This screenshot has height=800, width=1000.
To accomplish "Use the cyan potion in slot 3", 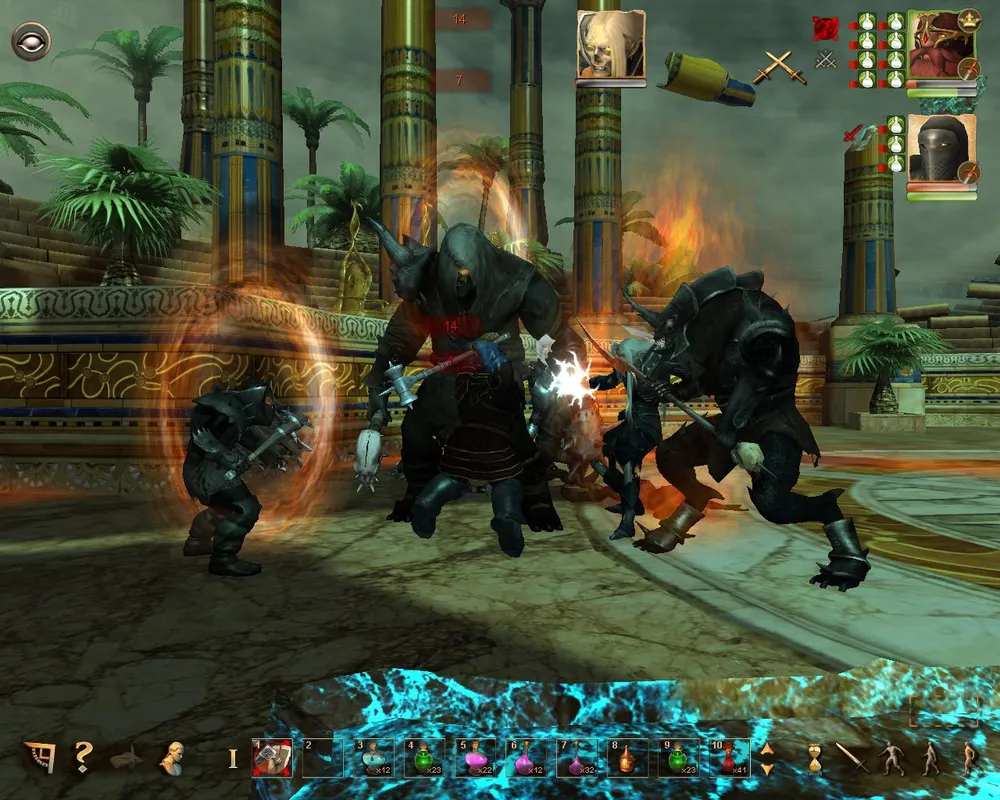I will (x=373, y=758).
